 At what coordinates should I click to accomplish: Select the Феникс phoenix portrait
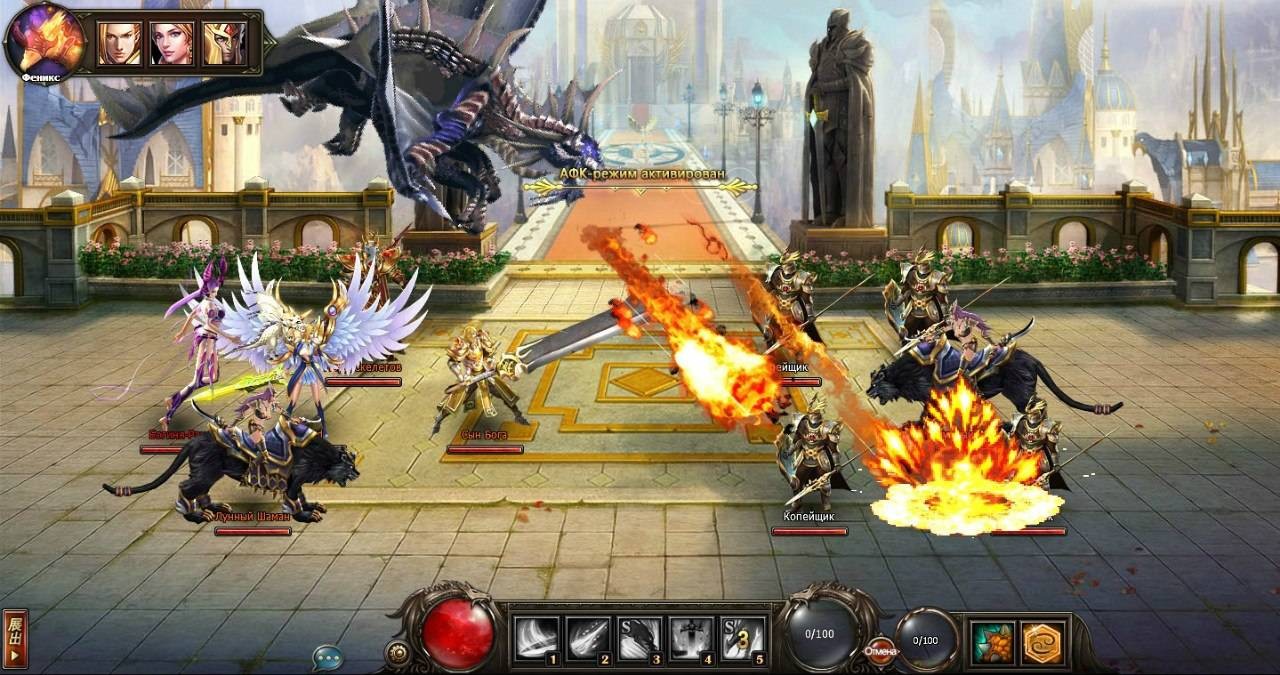(x=45, y=42)
